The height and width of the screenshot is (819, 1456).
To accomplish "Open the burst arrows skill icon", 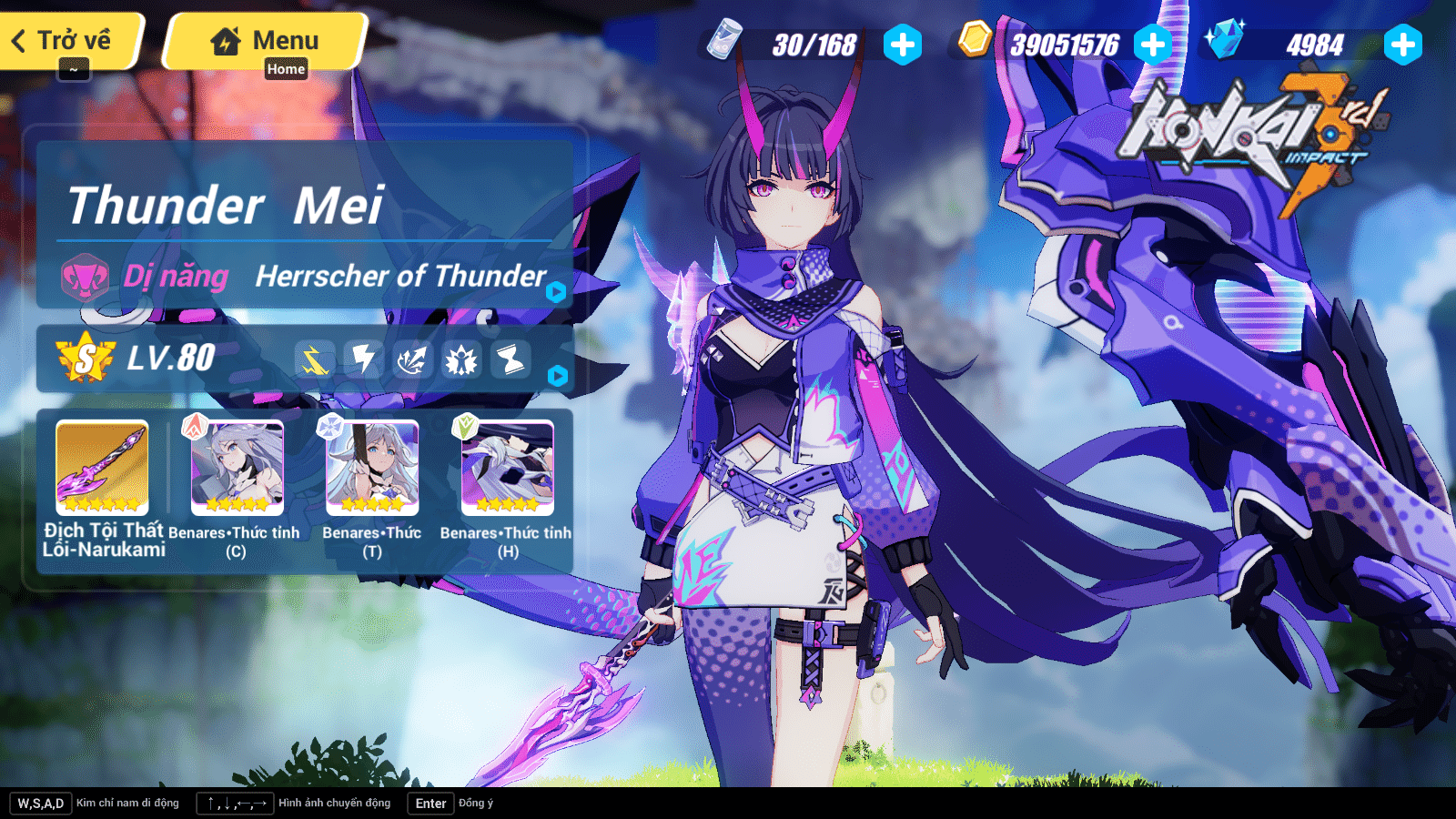I will (x=411, y=360).
